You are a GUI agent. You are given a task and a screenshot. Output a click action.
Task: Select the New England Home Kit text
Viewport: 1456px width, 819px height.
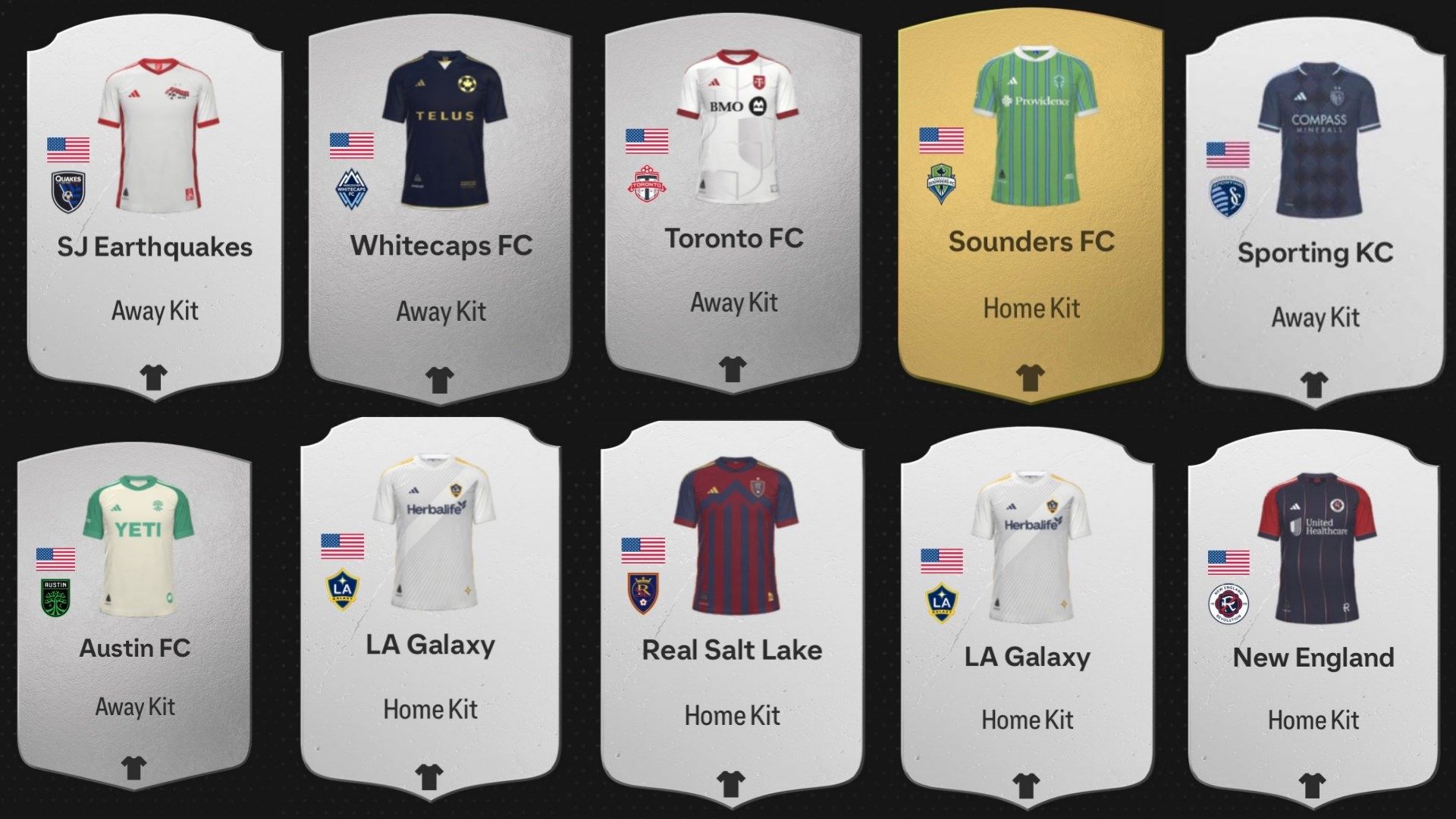point(1312,720)
